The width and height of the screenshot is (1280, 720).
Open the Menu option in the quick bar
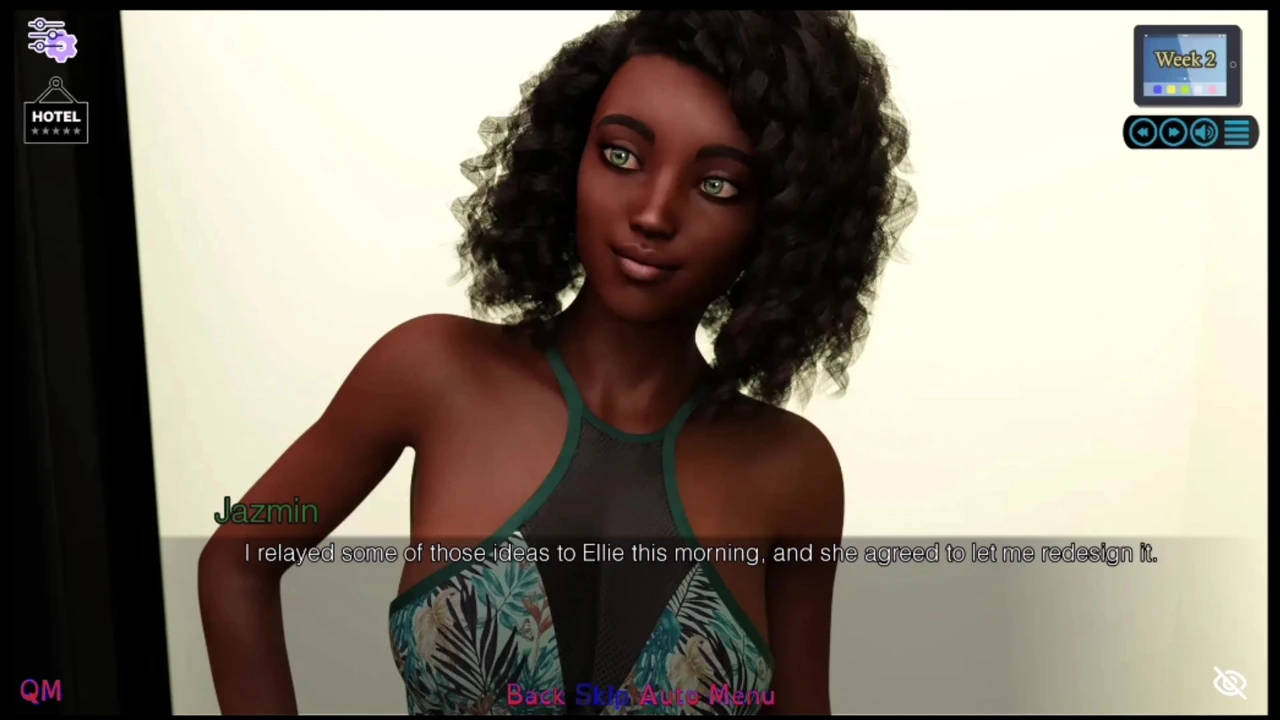click(x=742, y=695)
